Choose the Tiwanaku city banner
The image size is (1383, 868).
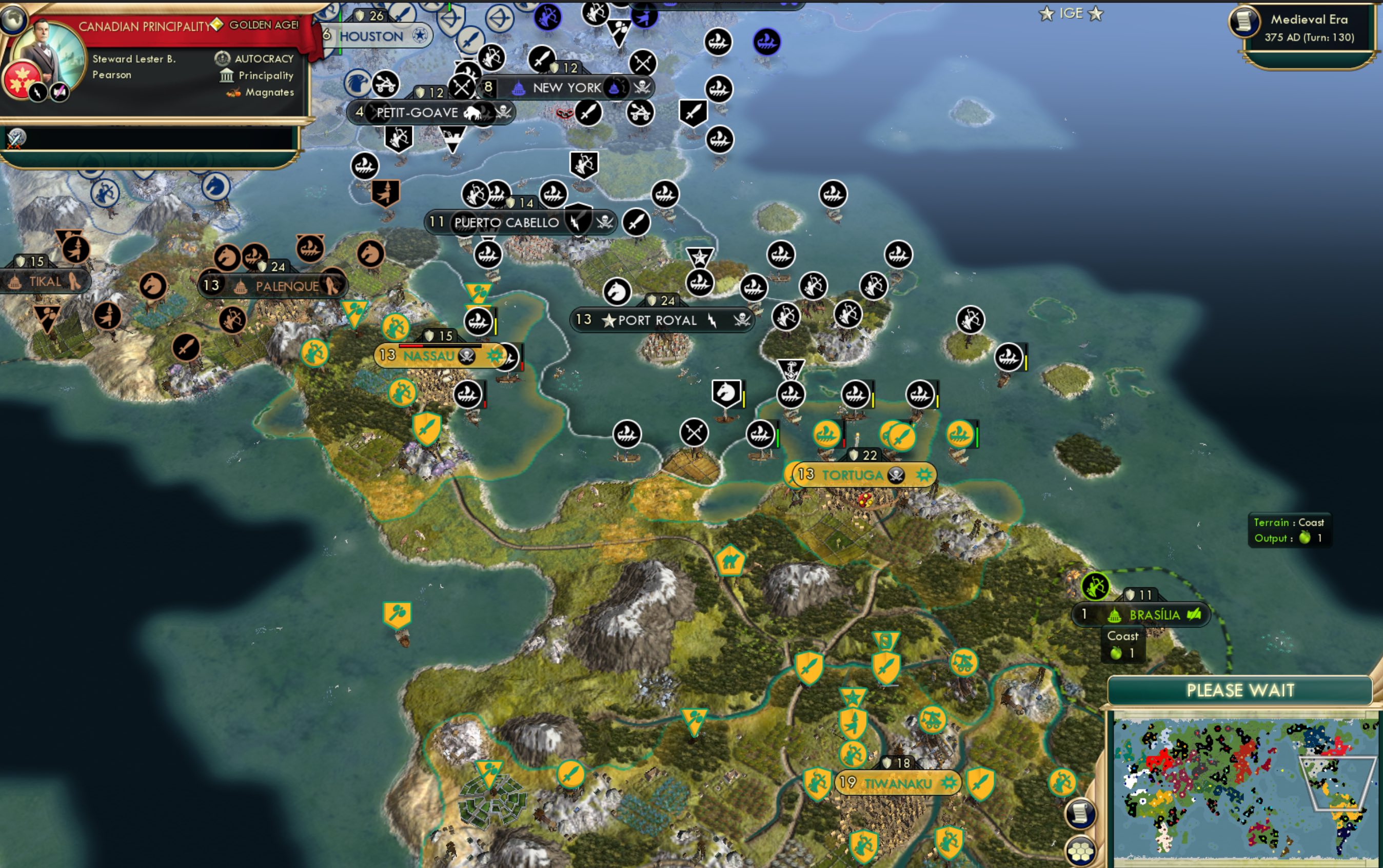click(898, 783)
